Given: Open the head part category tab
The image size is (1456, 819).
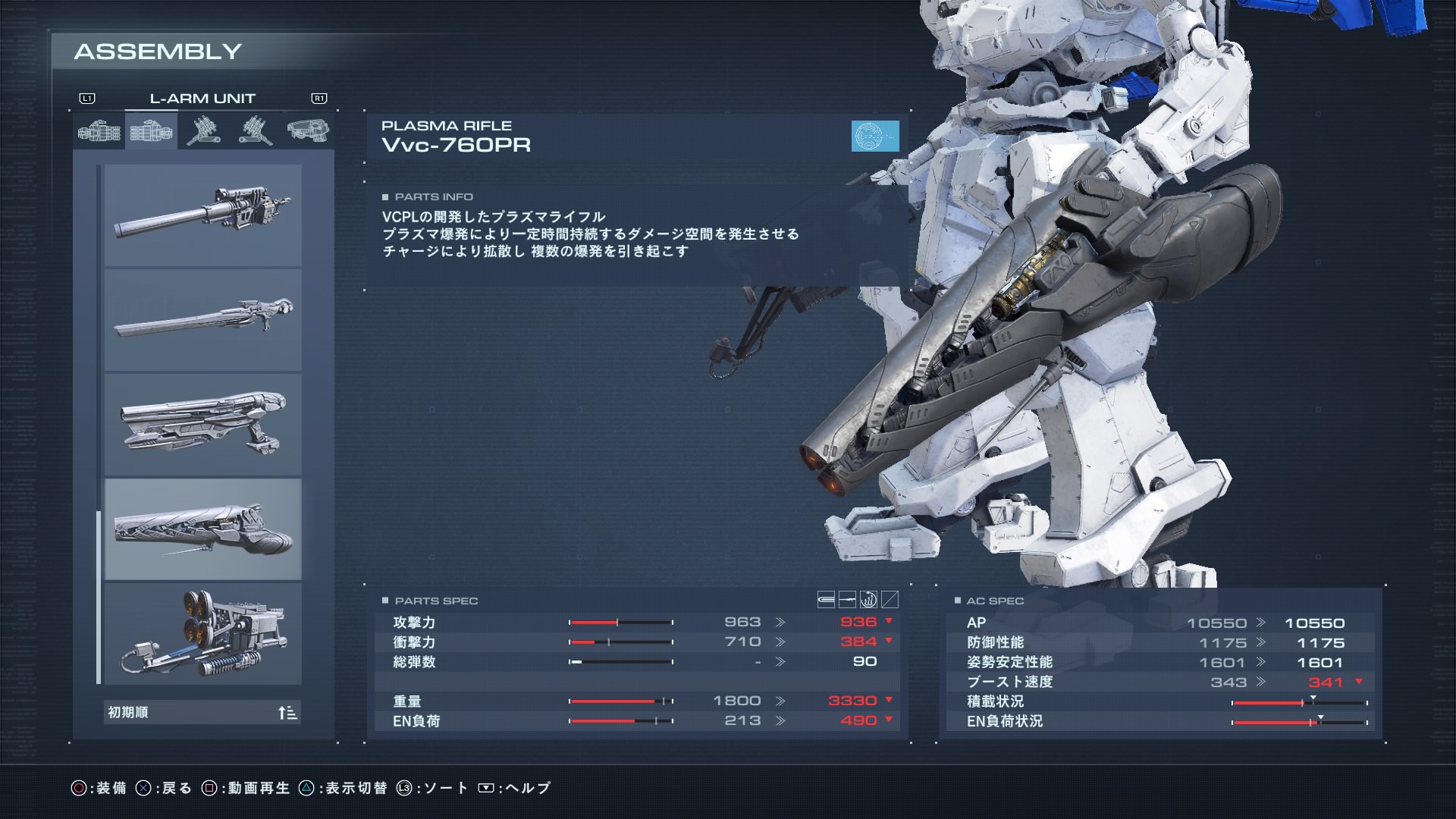Looking at the screenshot, I should click(x=308, y=131).
